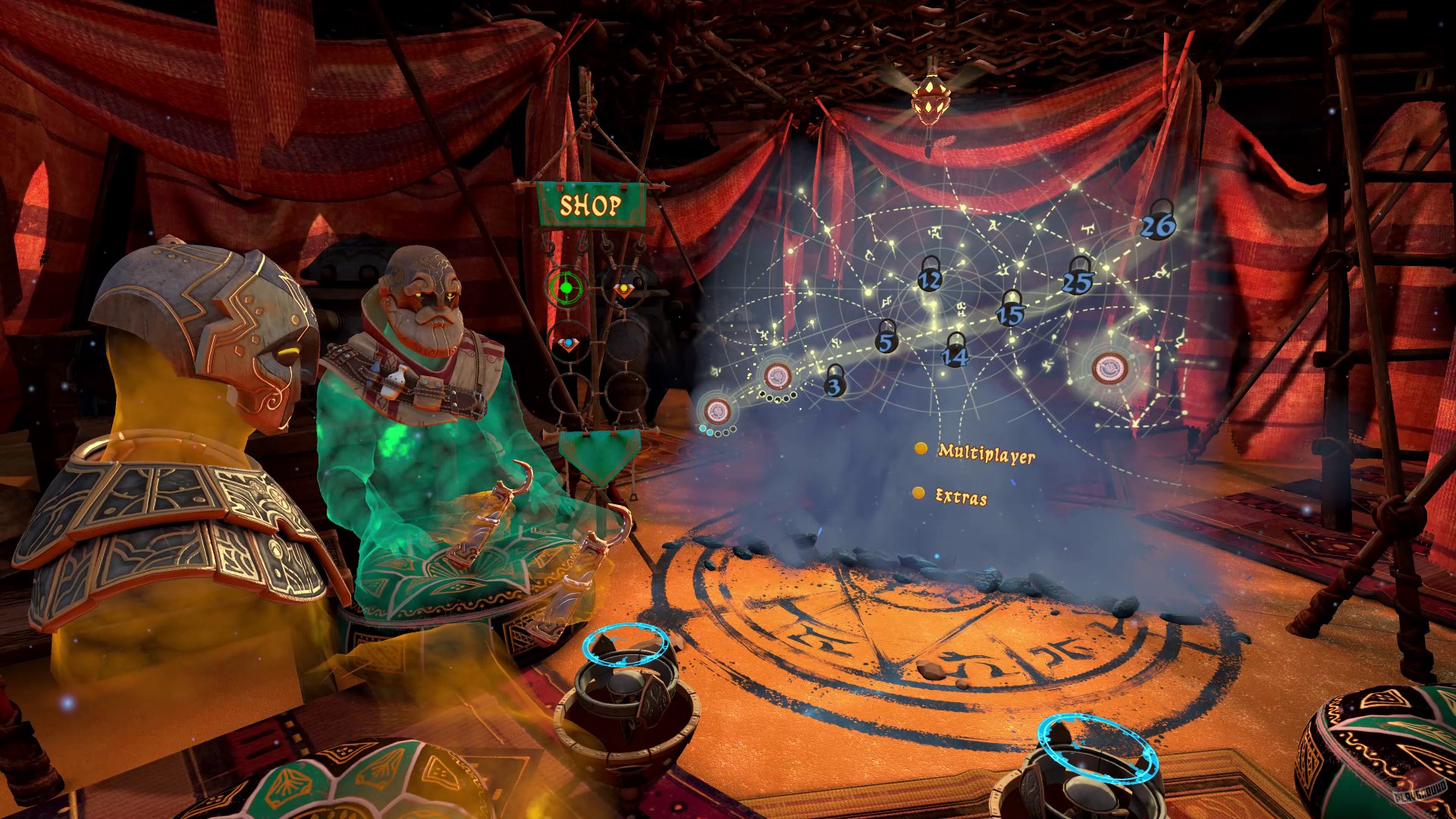Tap the padlock on level 3
Screen dimensions: 1456x819
point(833,385)
